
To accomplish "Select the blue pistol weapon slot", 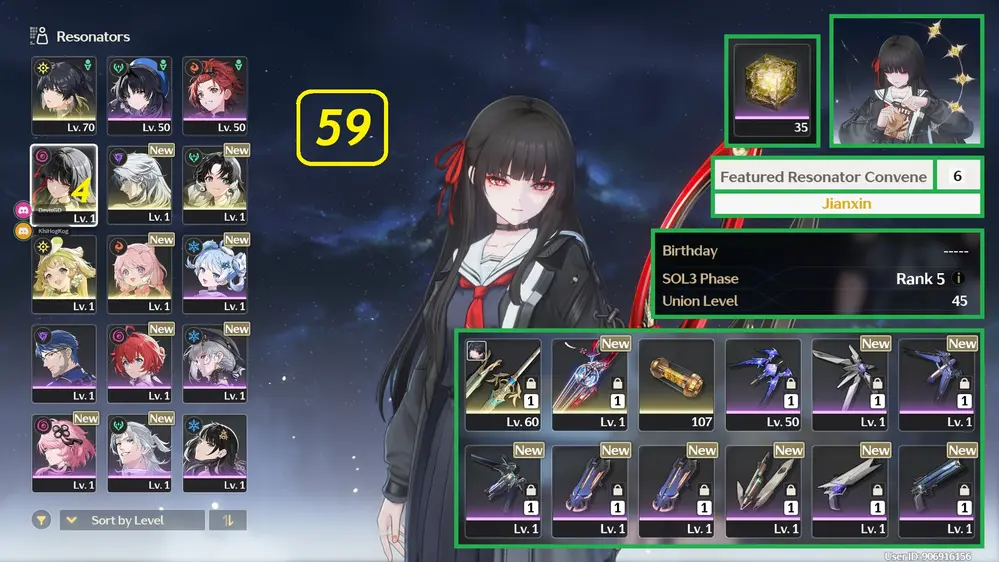I will click(x=937, y=491).
